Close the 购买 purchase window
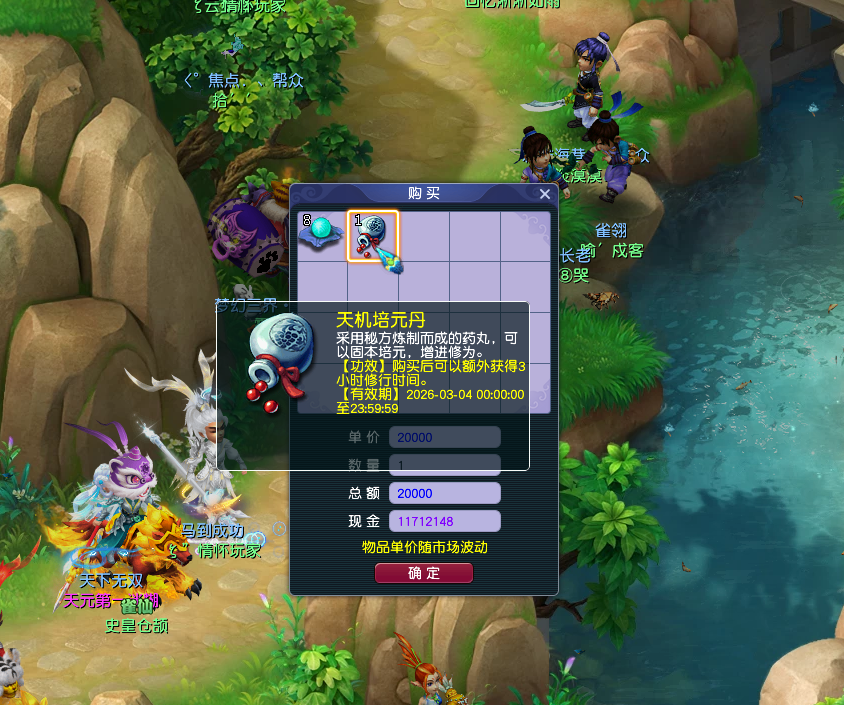 pyautogui.click(x=545, y=194)
